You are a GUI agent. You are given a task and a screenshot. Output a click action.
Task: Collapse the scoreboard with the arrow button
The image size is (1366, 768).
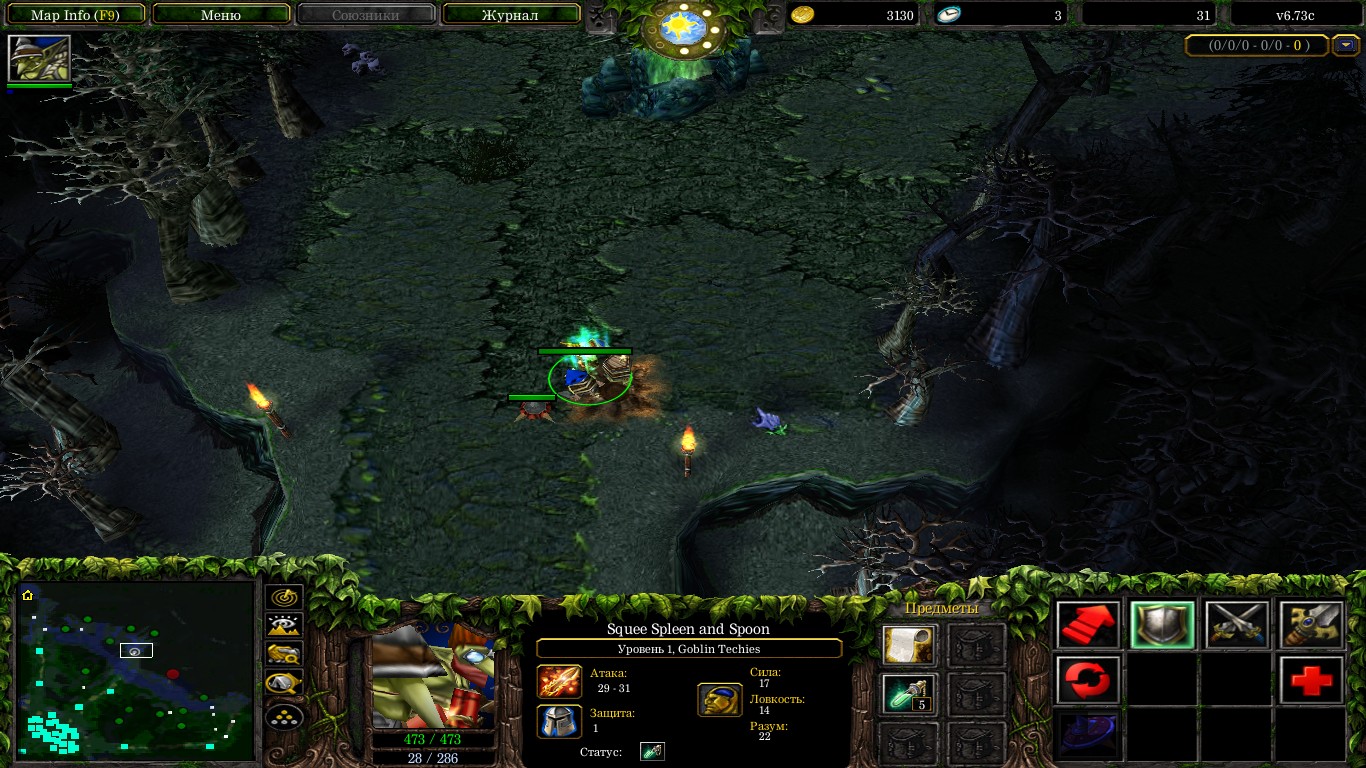pyautogui.click(x=1346, y=45)
